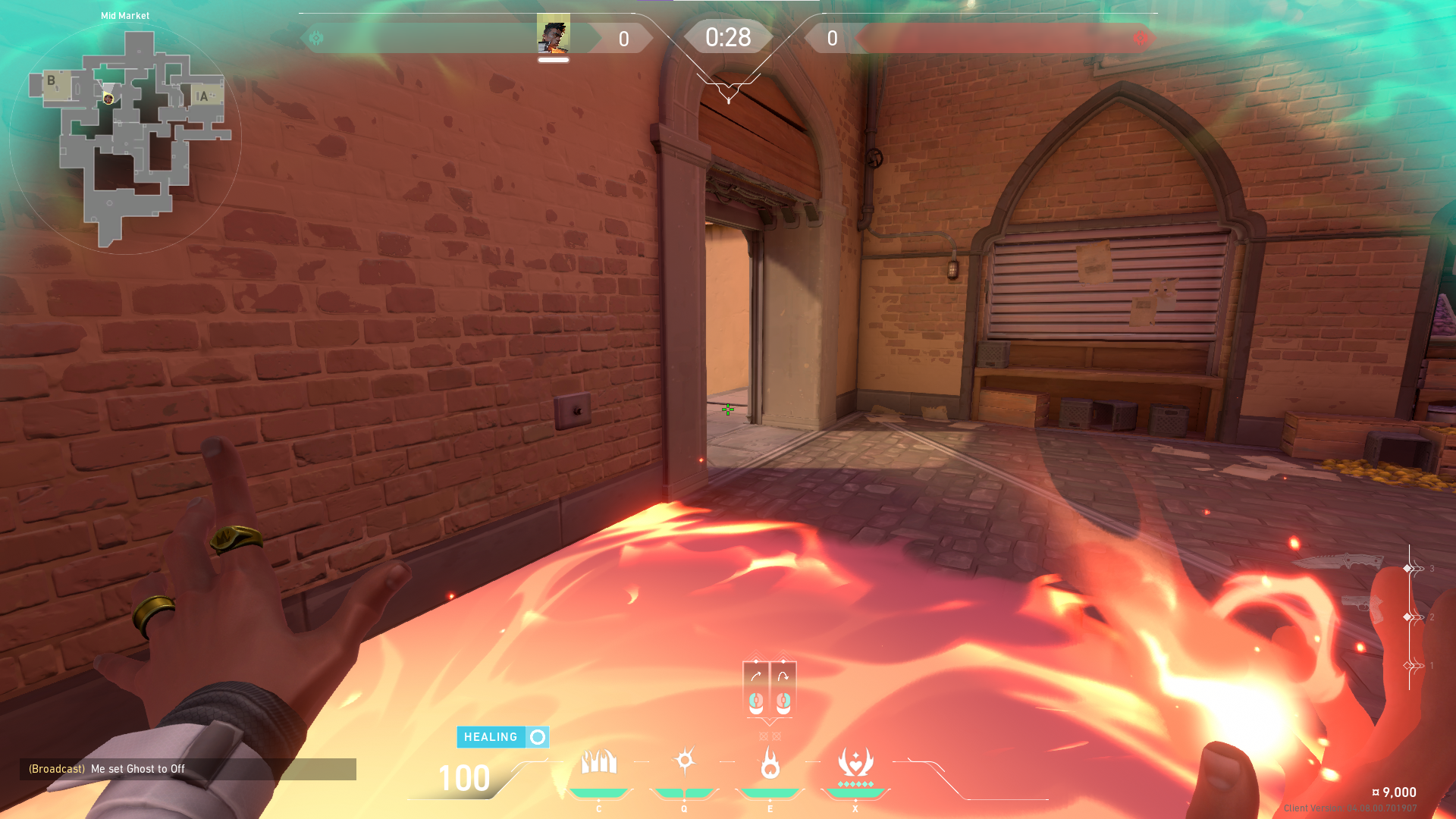Click the B site marker on minimap
Screen dimensions: 1456x819
(x=51, y=80)
